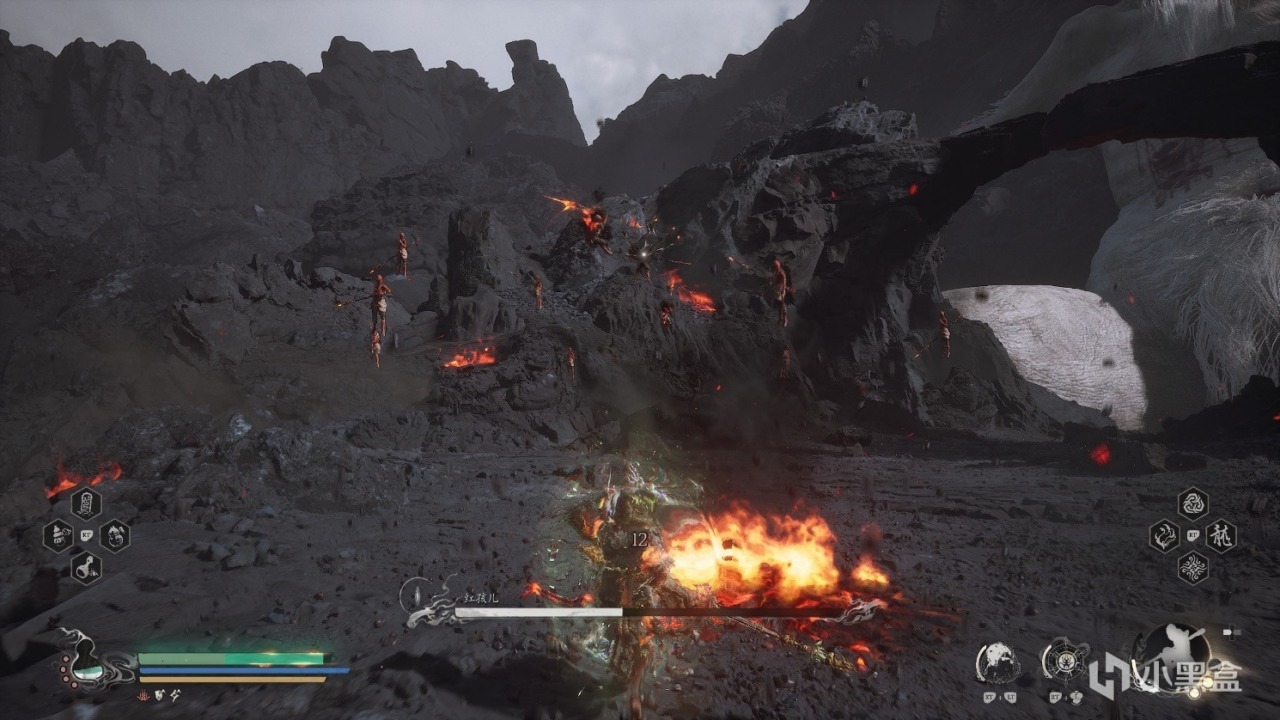Activate the ornate cloud-pattern spell hexagon
The image size is (1280, 720).
coord(1192,568)
